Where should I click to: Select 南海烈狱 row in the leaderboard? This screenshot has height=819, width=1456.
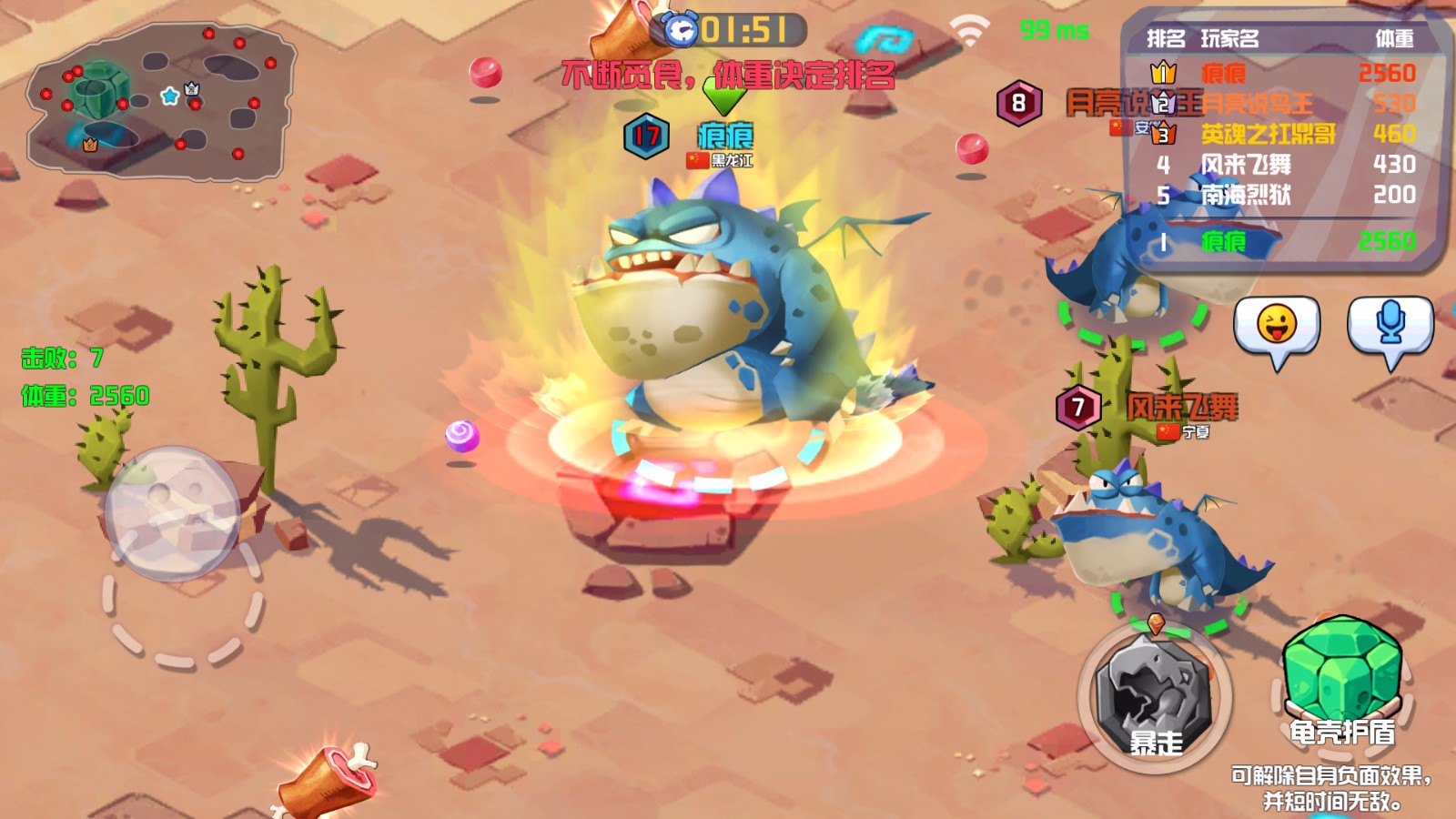[1283, 195]
